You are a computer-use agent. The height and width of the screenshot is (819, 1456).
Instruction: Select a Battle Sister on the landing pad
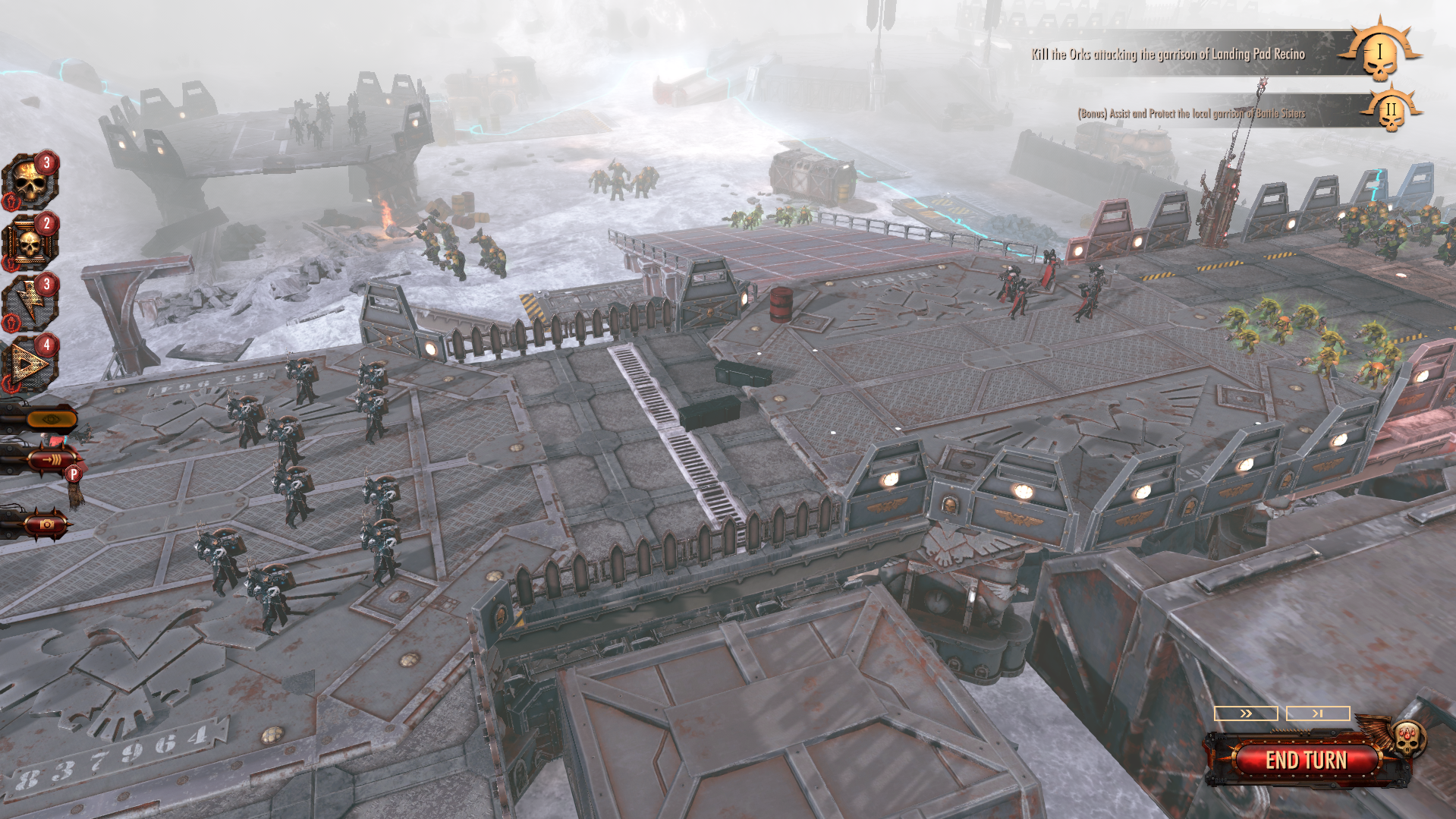1017,288
